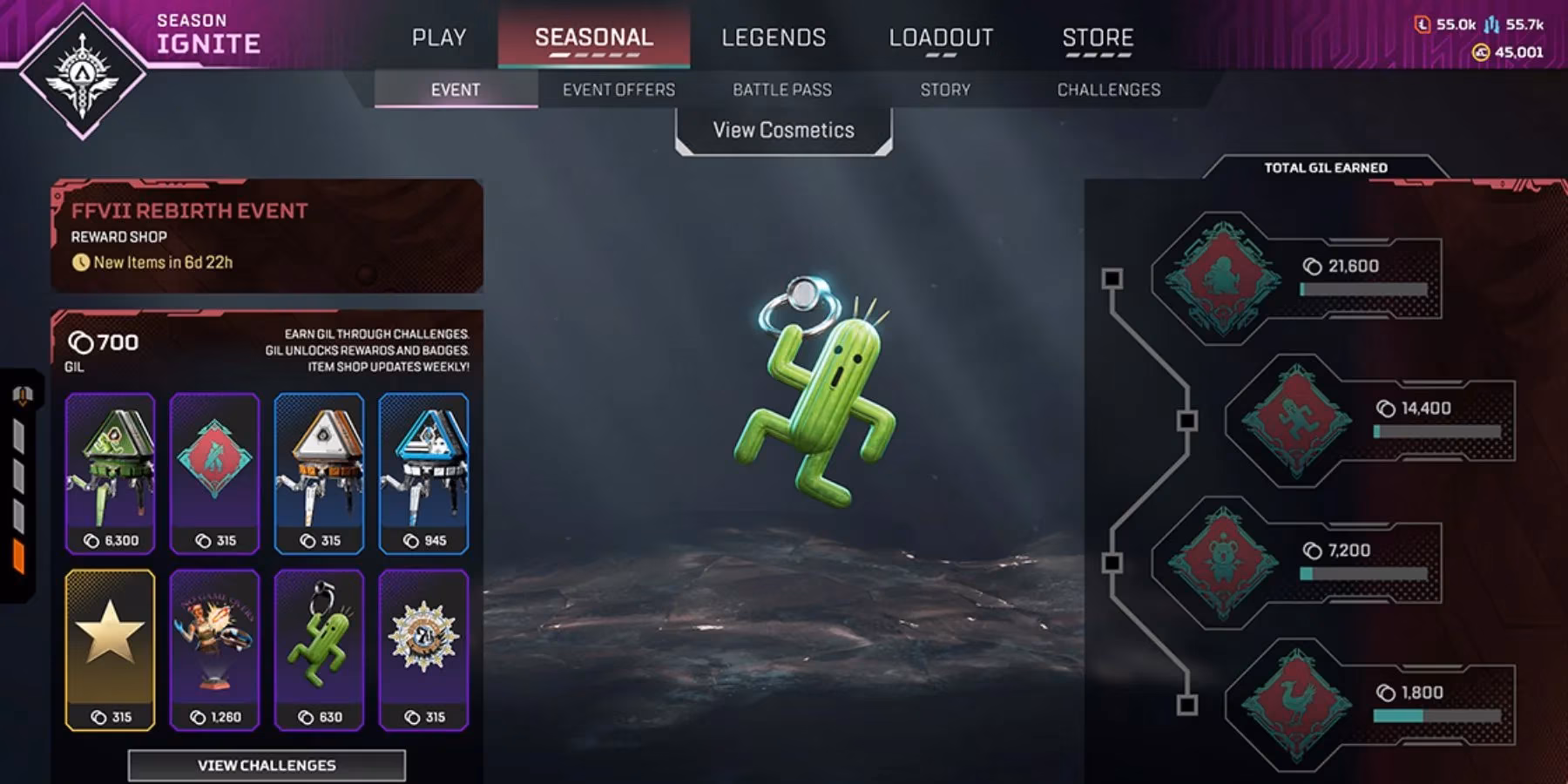Choose the gold star item for 315 Gil
The width and height of the screenshot is (1568, 784).
click(x=111, y=650)
